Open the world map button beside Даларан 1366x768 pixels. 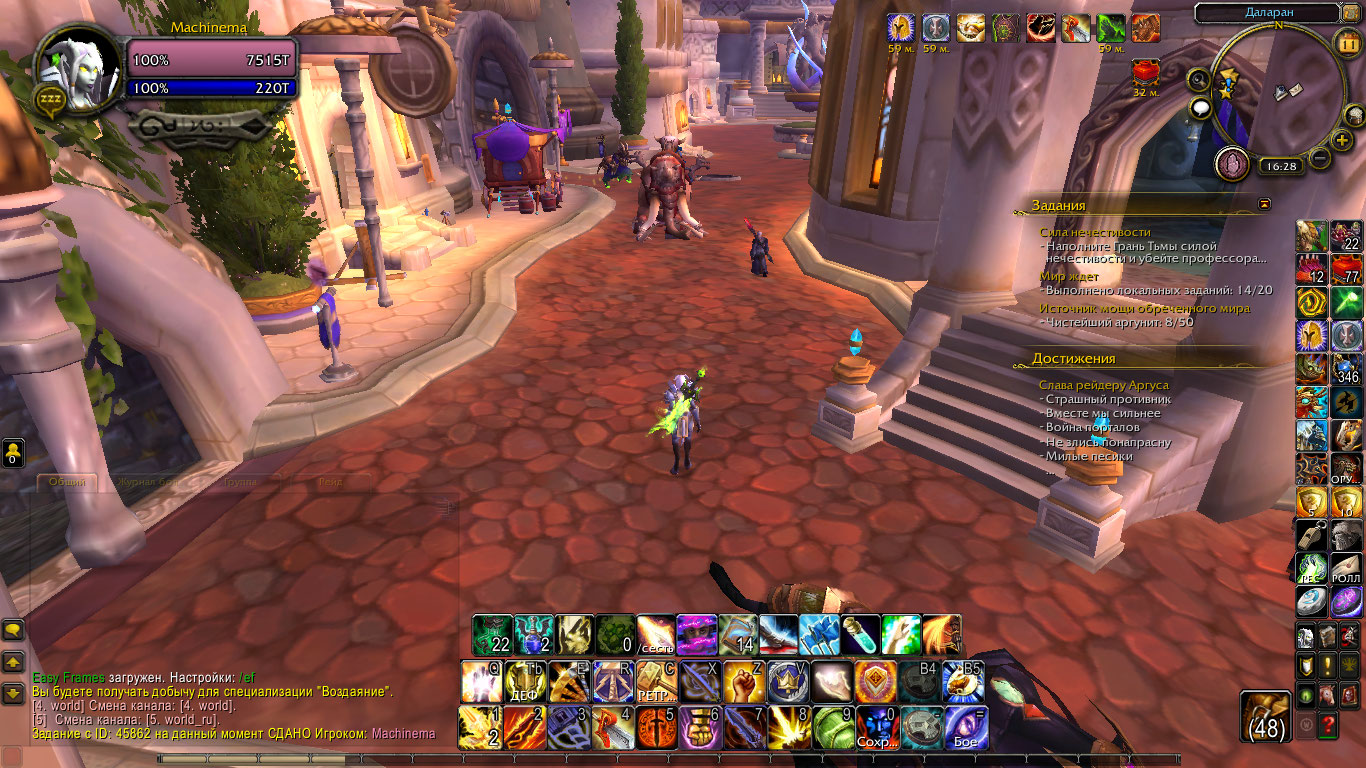[1353, 13]
